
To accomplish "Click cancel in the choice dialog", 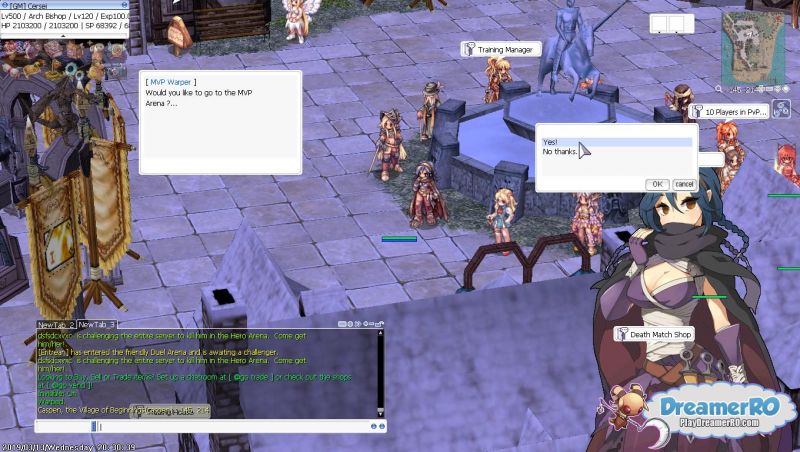I will coord(684,184).
